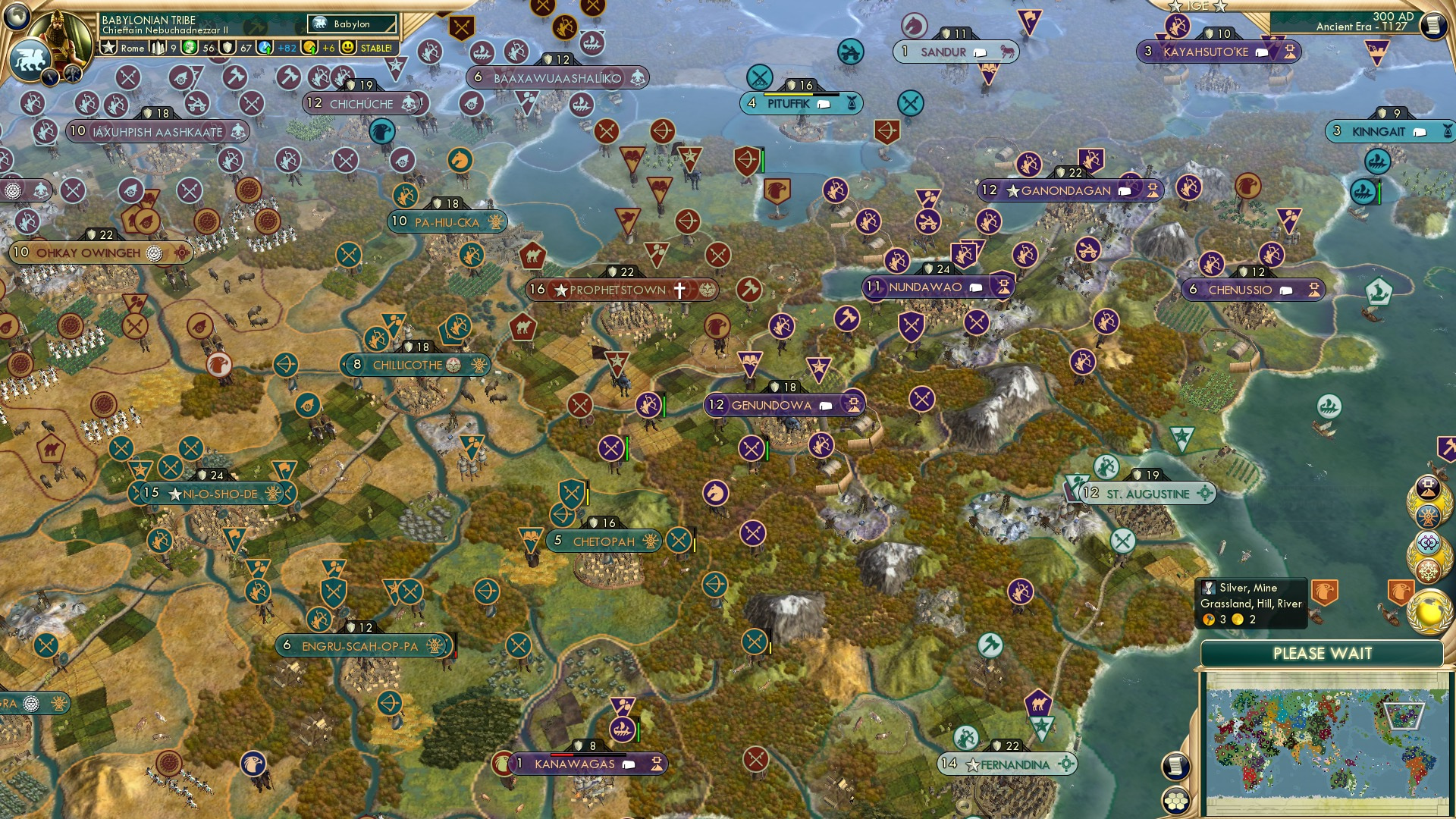Open the In-Game Editor via the IGE label
Image resolution: width=1456 pixels, height=819 pixels.
(1198, 6)
